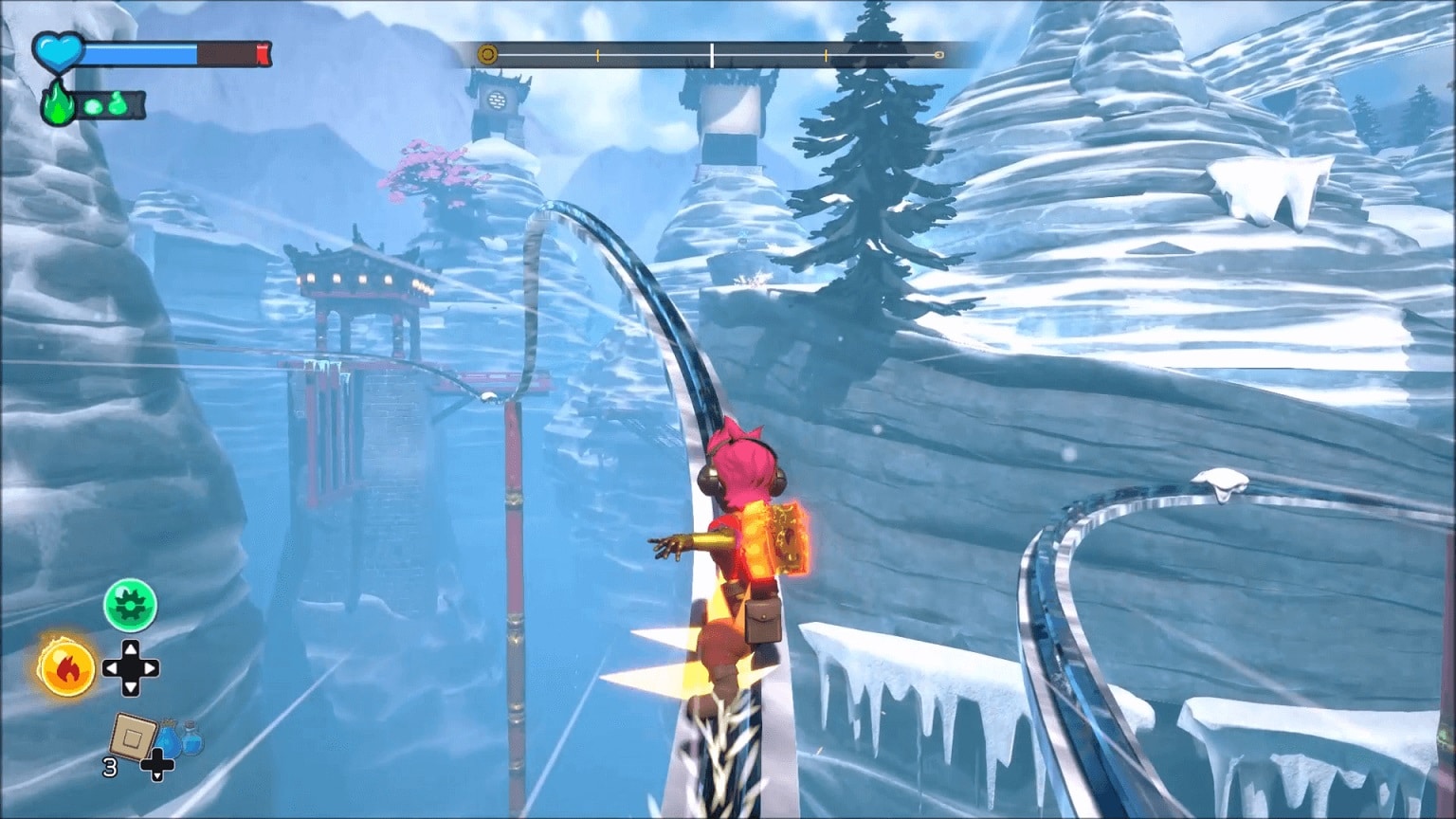
Task: Select the tan square item slot
Action: (x=132, y=736)
